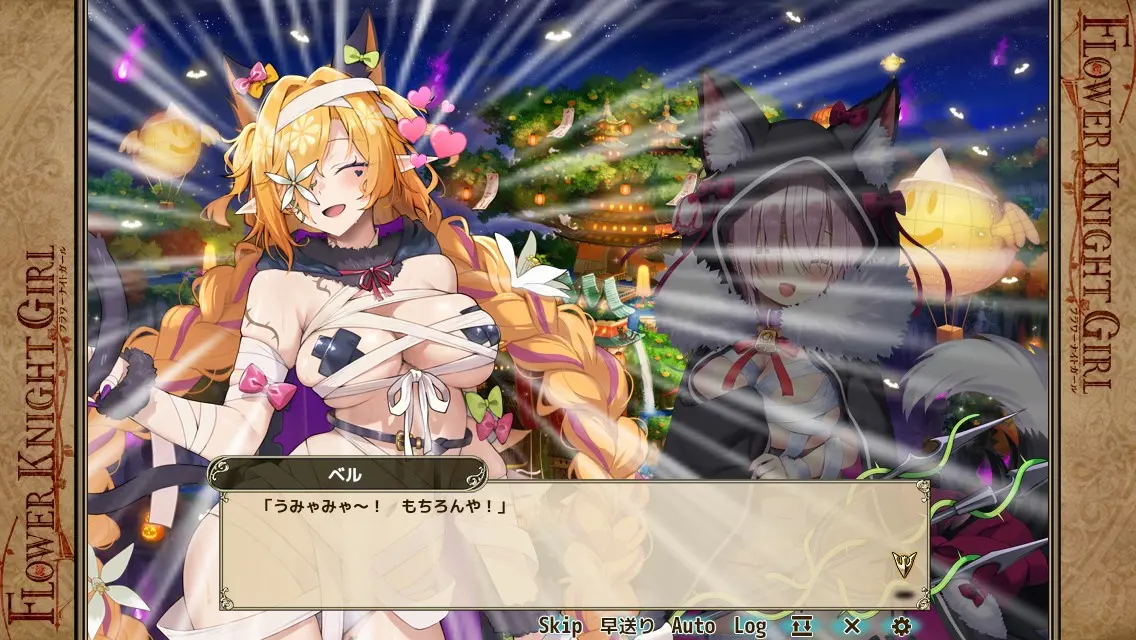Open settings with the gear icon
The height and width of the screenshot is (640, 1136).
pyautogui.click(x=901, y=626)
